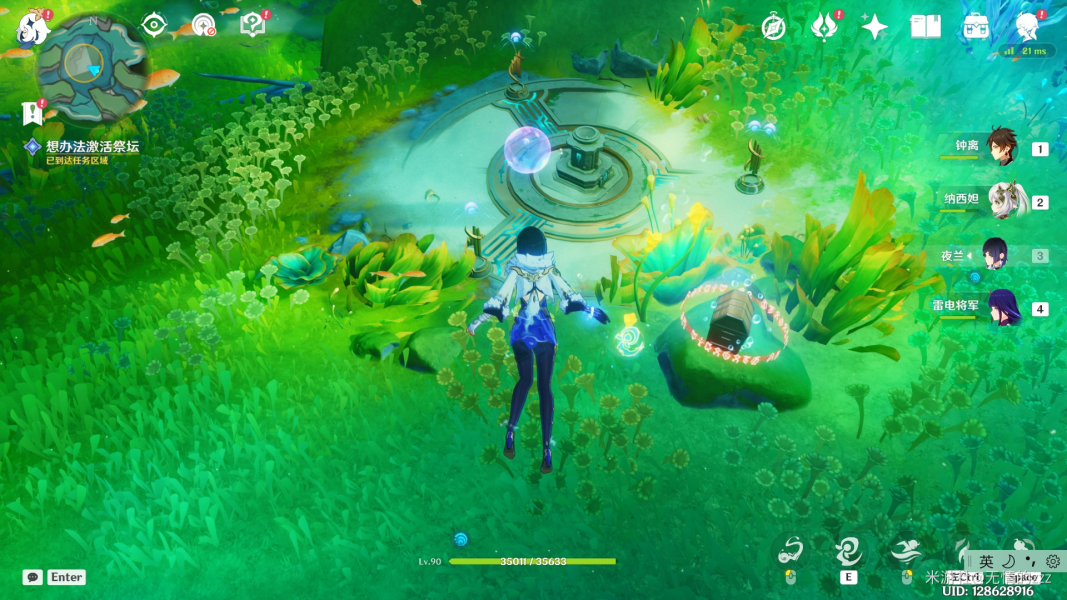Open the compass events icon
Viewport: 1067px width, 600px height.
[773, 27]
